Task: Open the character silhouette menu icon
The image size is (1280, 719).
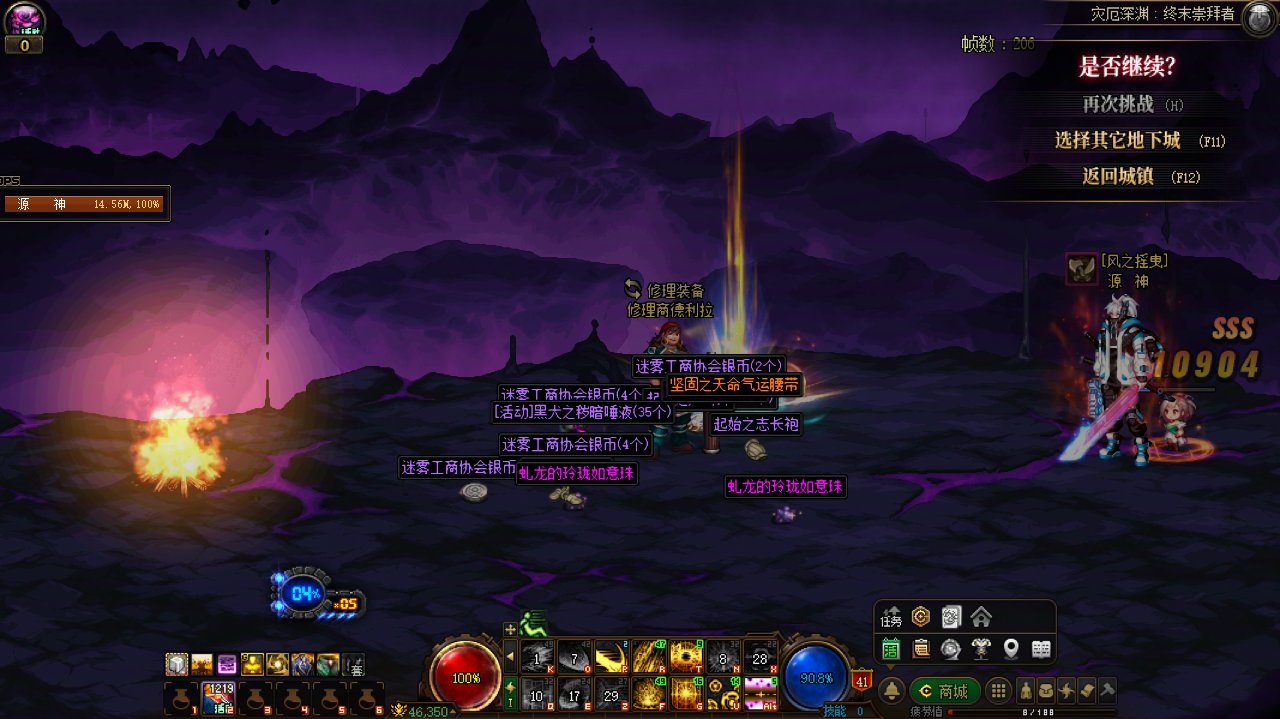Action: tap(1025, 691)
